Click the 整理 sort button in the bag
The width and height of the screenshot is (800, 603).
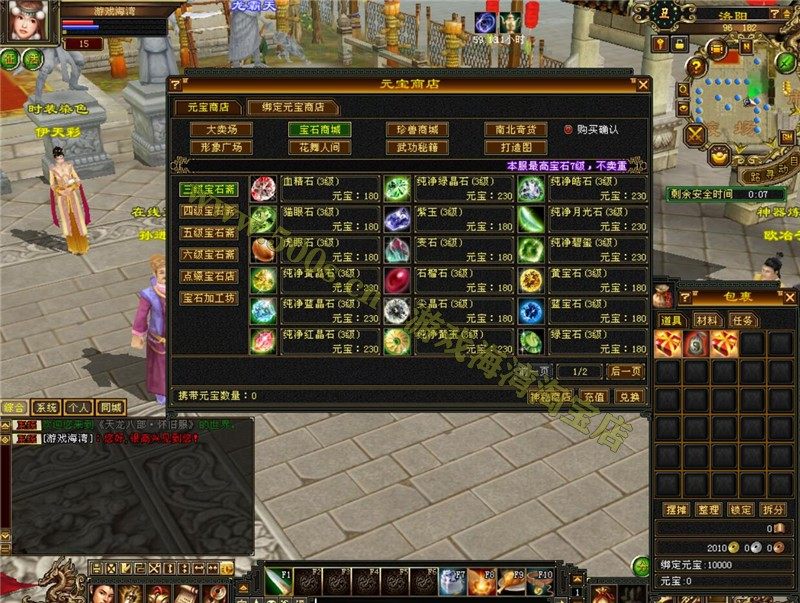[x=708, y=510]
